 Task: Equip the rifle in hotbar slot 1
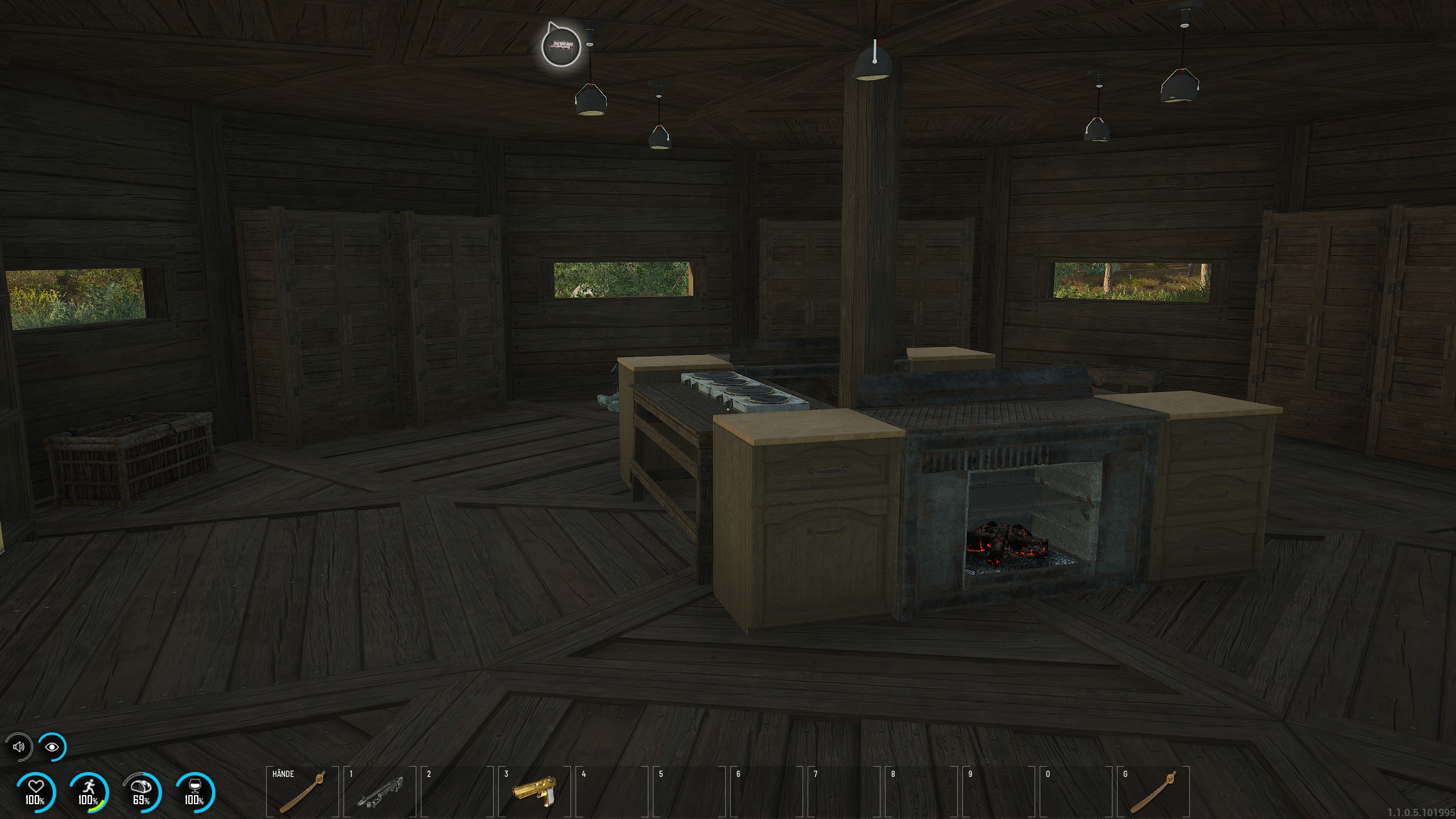(379, 792)
